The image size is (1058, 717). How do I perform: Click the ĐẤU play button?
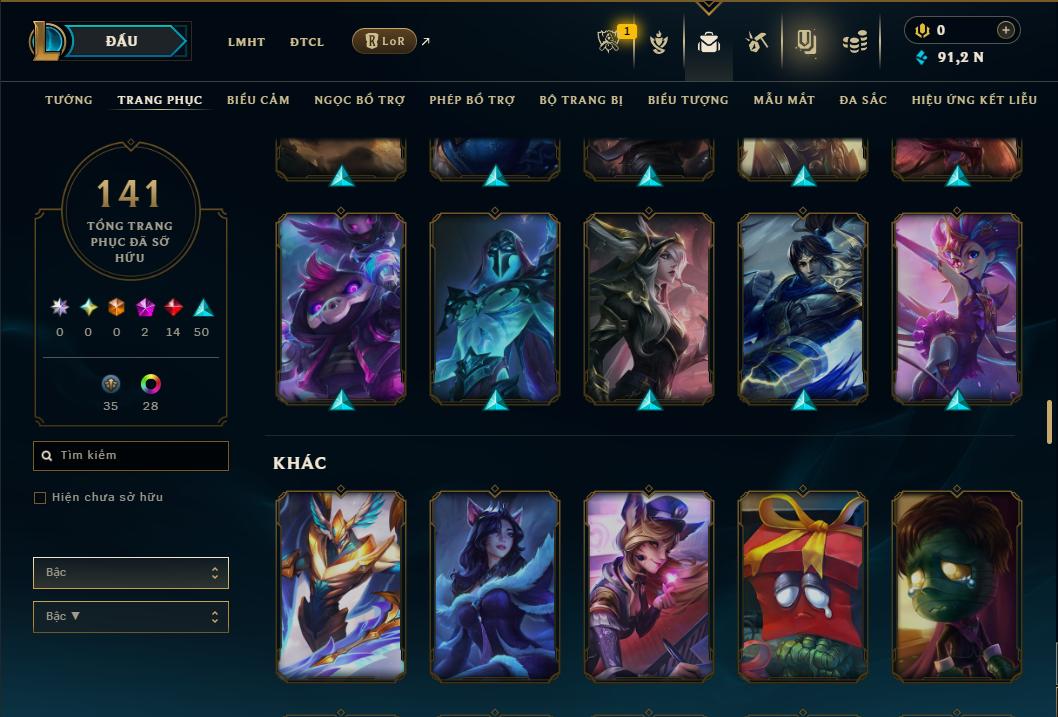click(122, 41)
